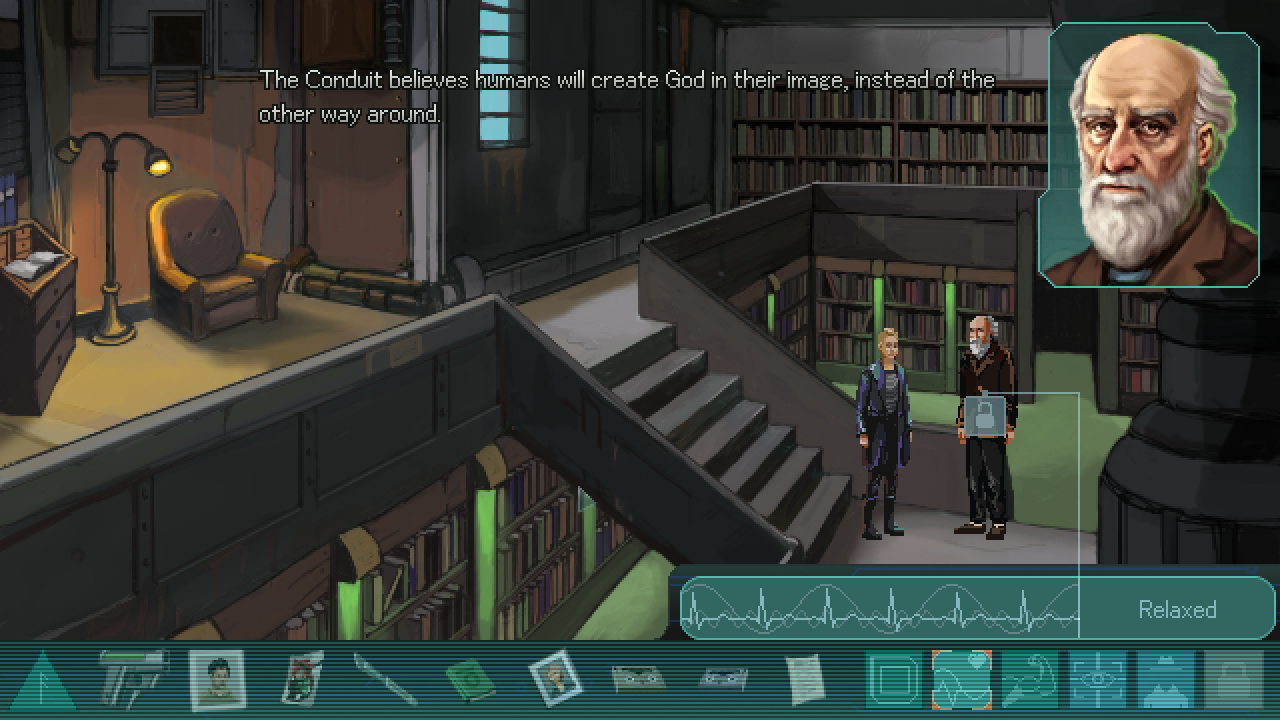The height and width of the screenshot is (720, 1280).
Task: Activate the square frame augmentation icon
Action: click(x=893, y=681)
